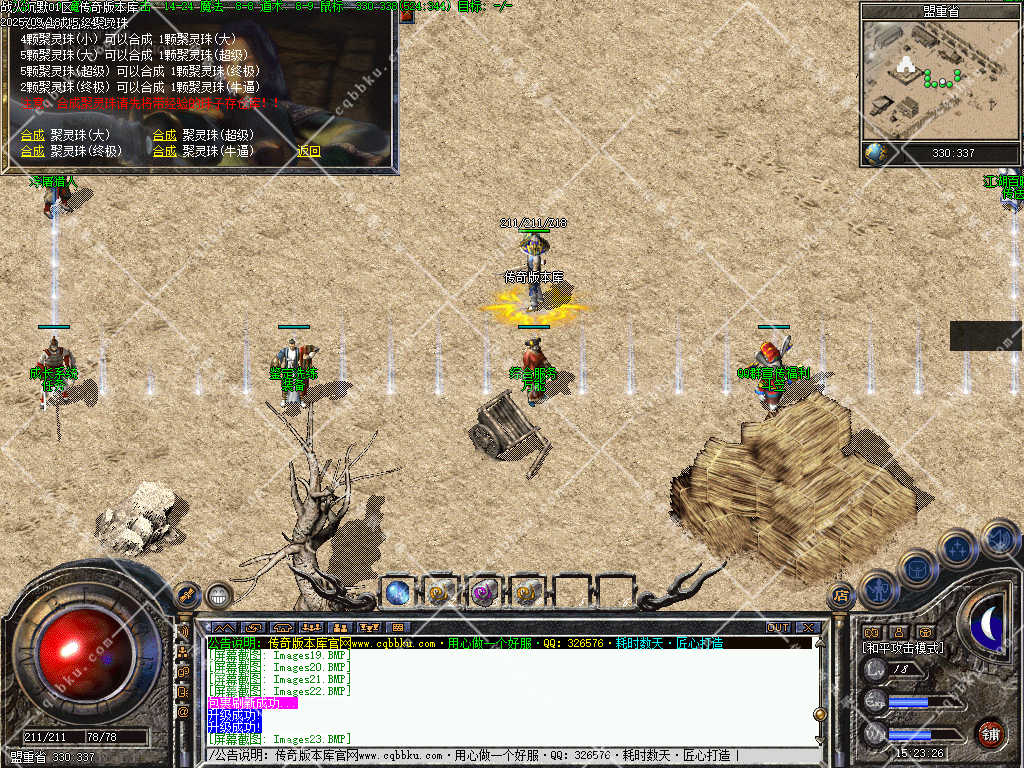The height and width of the screenshot is (768, 1024).
Task: Choose 返回 to go back in dialog
Action: click(x=309, y=152)
